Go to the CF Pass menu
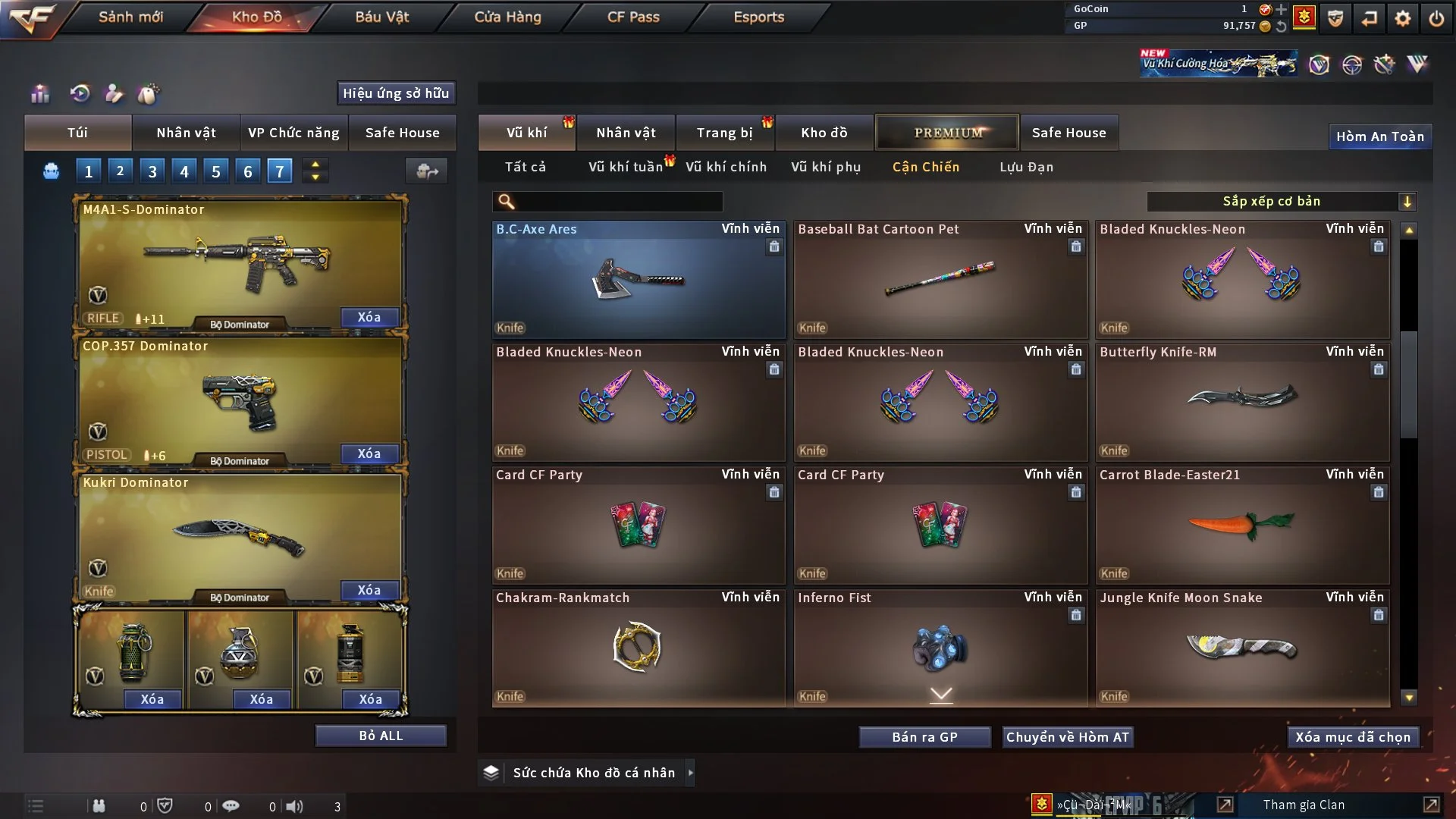This screenshot has width=1456, height=819. click(x=633, y=17)
